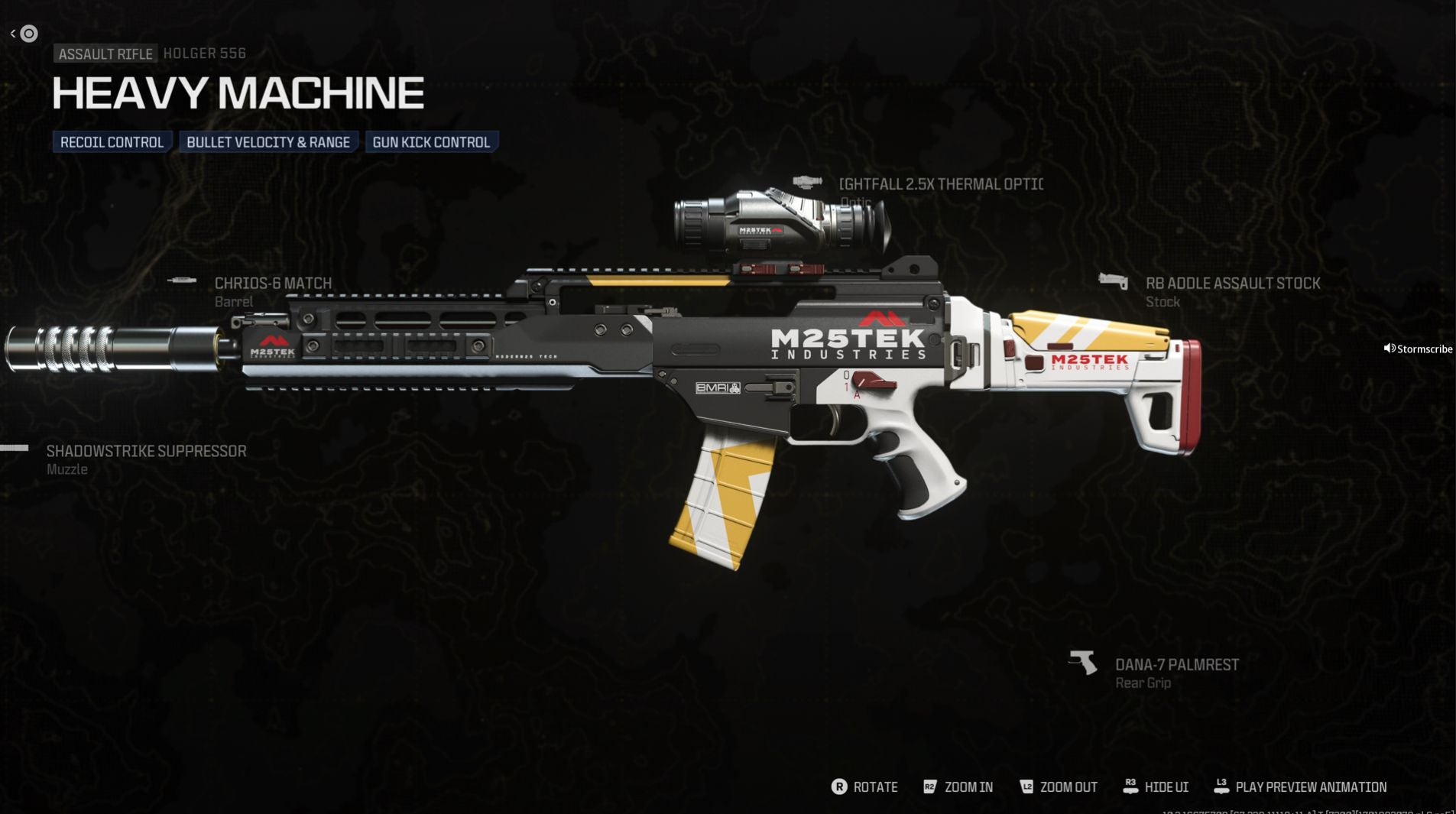Mute the Stormscribe audio indicator
1456x814 pixels.
(x=1389, y=348)
